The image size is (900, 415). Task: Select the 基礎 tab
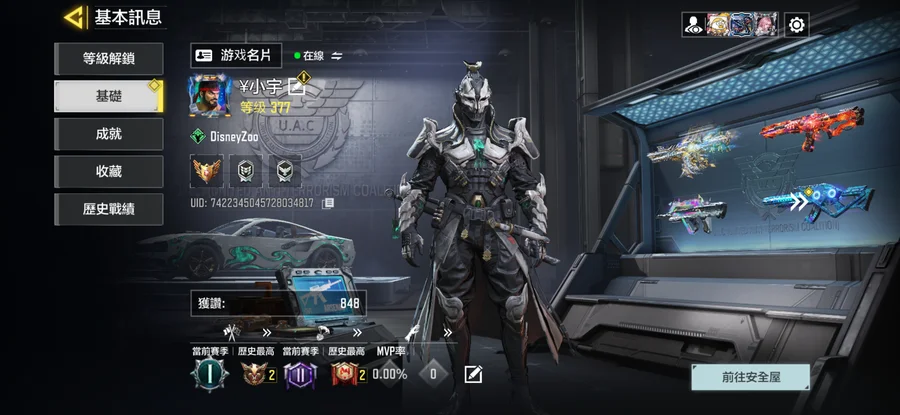coord(108,96)
